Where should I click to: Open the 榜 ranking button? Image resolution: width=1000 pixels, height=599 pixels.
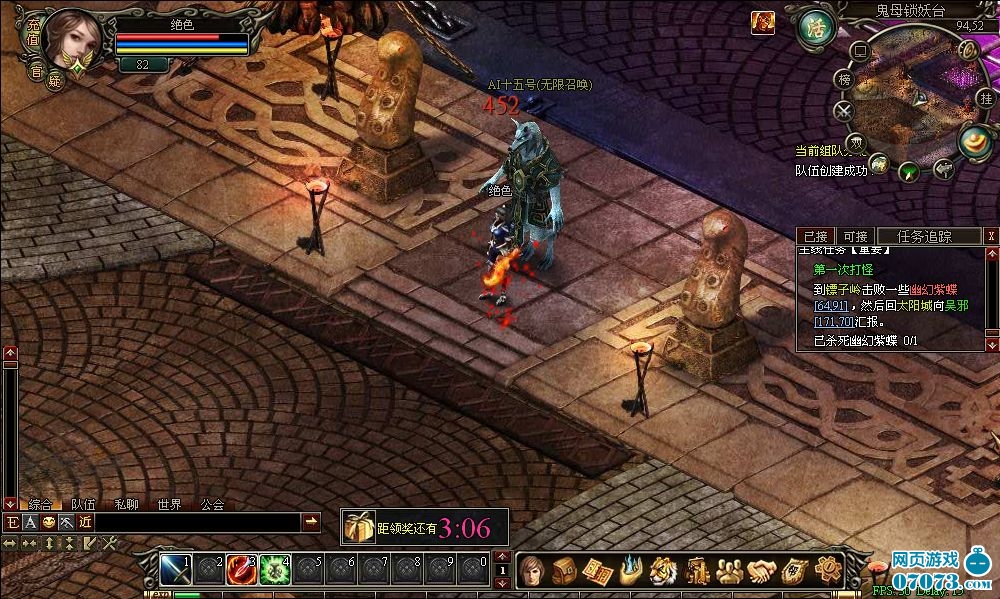point(845,79)
